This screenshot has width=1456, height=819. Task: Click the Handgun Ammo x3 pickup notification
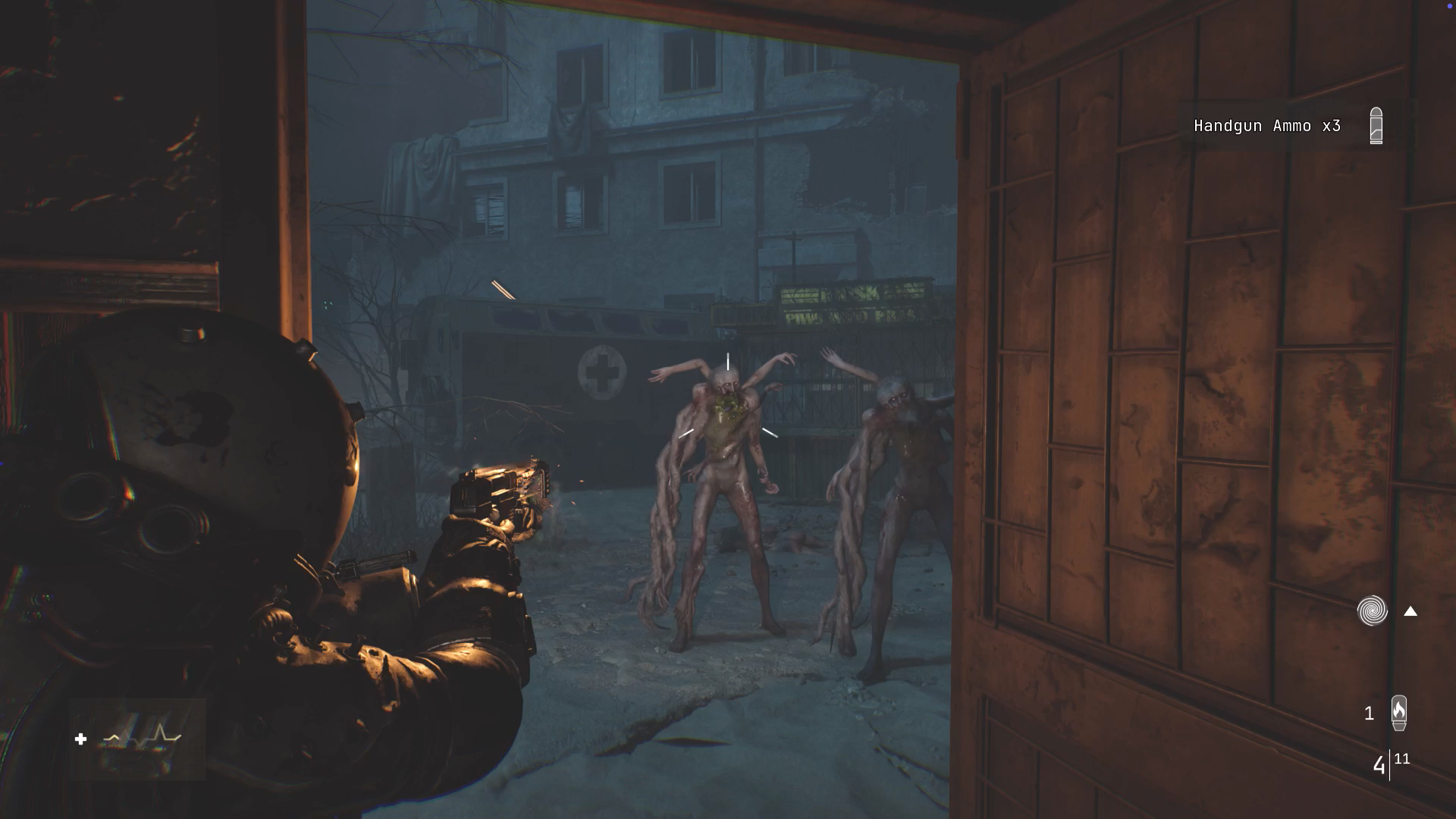tap(1267, 126)
